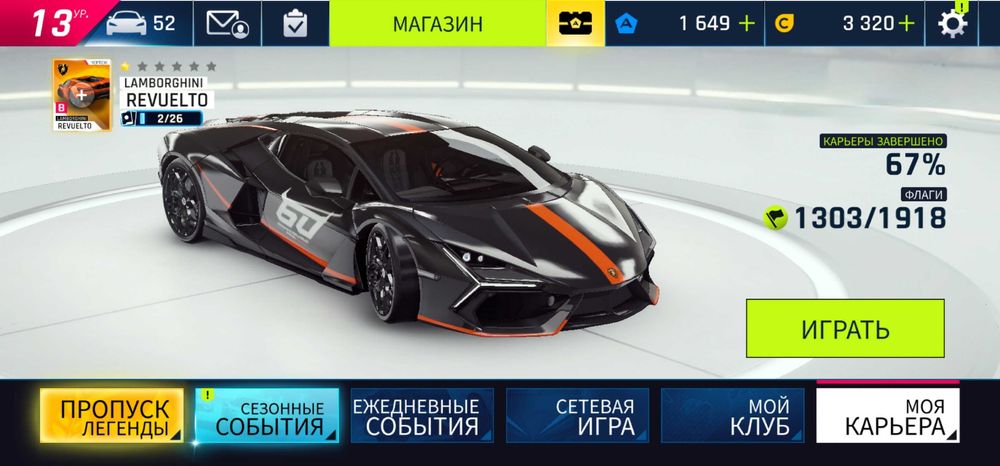Open the Магазин shop

coord(437,23)
